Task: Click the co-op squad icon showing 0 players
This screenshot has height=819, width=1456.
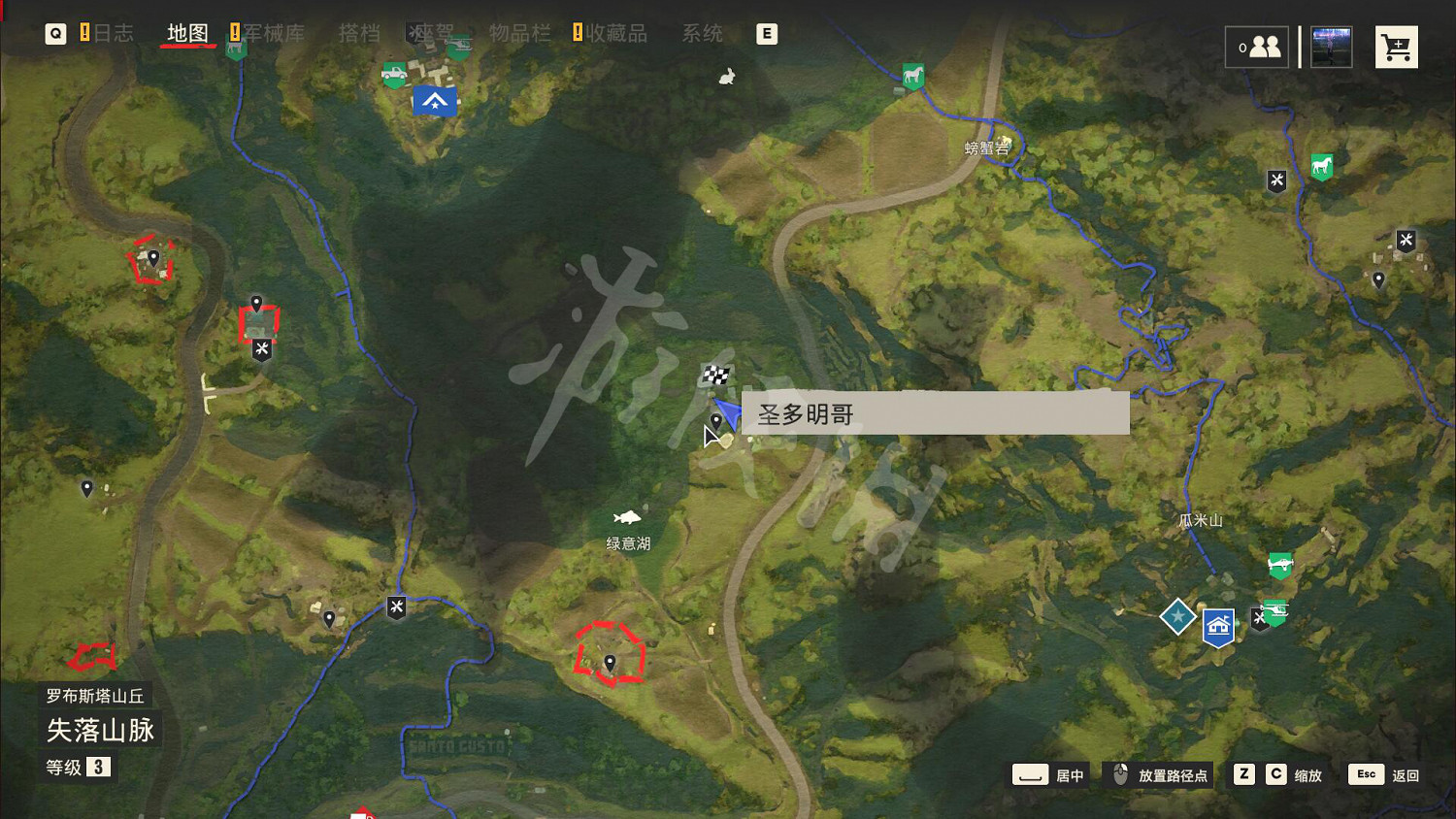Action: tap(1257, 46)
